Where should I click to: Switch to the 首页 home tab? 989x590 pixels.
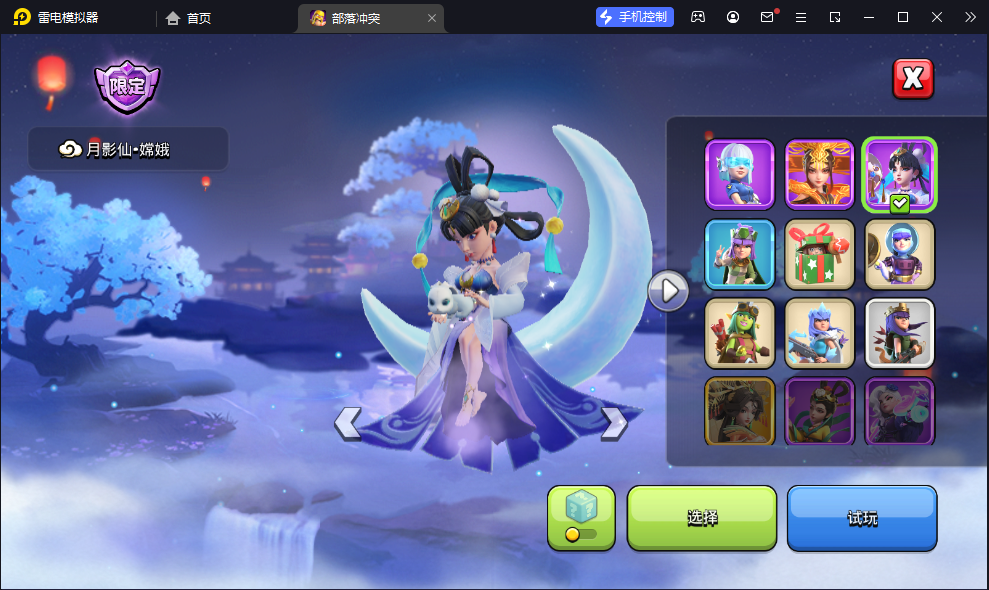pos(189,17)
